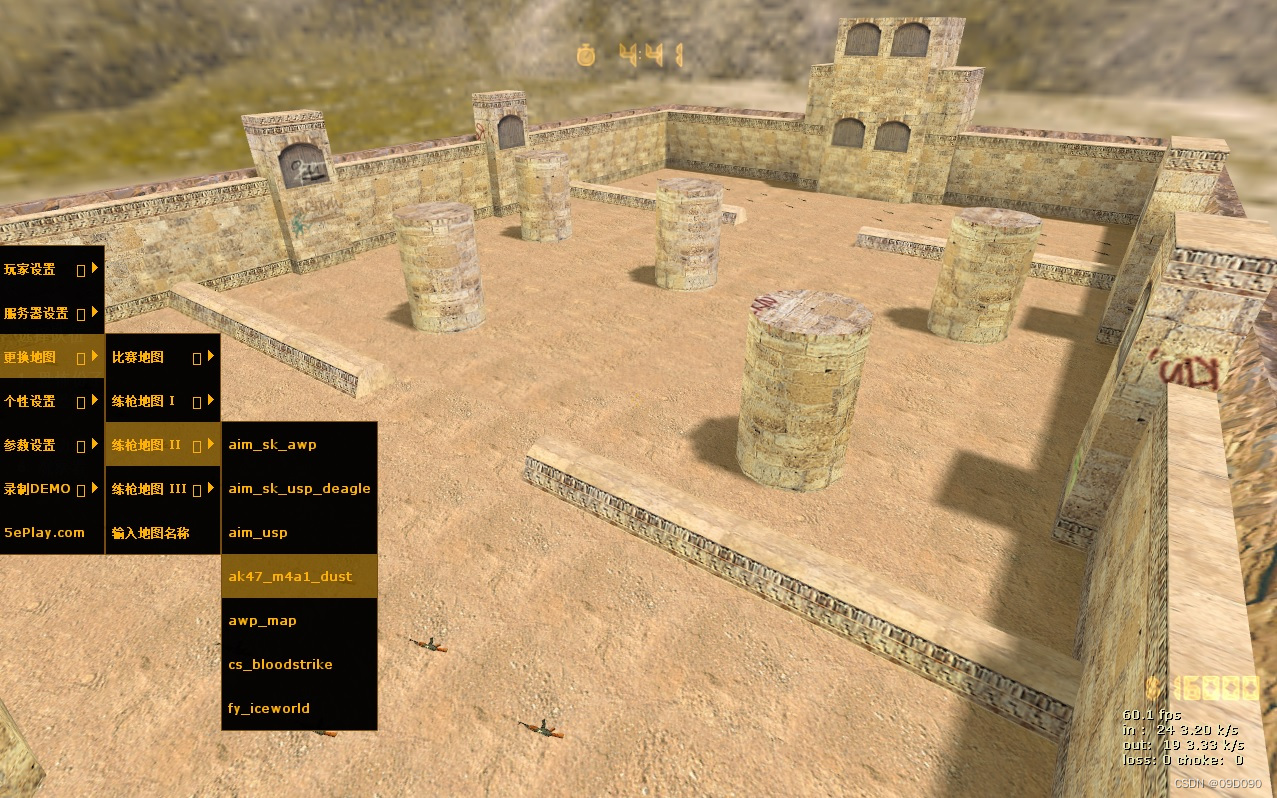Open the 玩家设置 menu entry

(51, 269)
